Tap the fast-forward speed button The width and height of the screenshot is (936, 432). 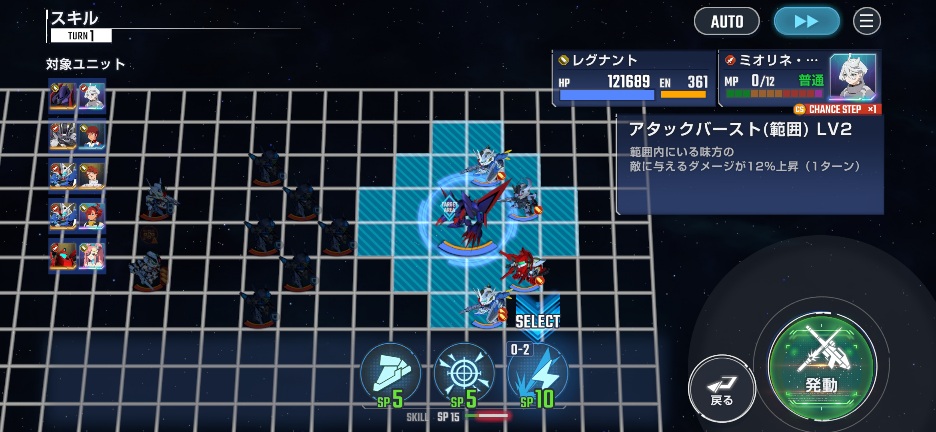pyautogui.click(x=807, y=21)
